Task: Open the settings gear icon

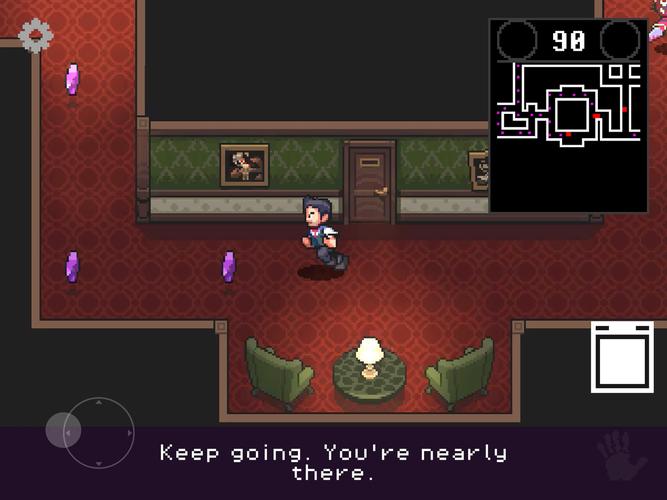Action: pos(36,36)
